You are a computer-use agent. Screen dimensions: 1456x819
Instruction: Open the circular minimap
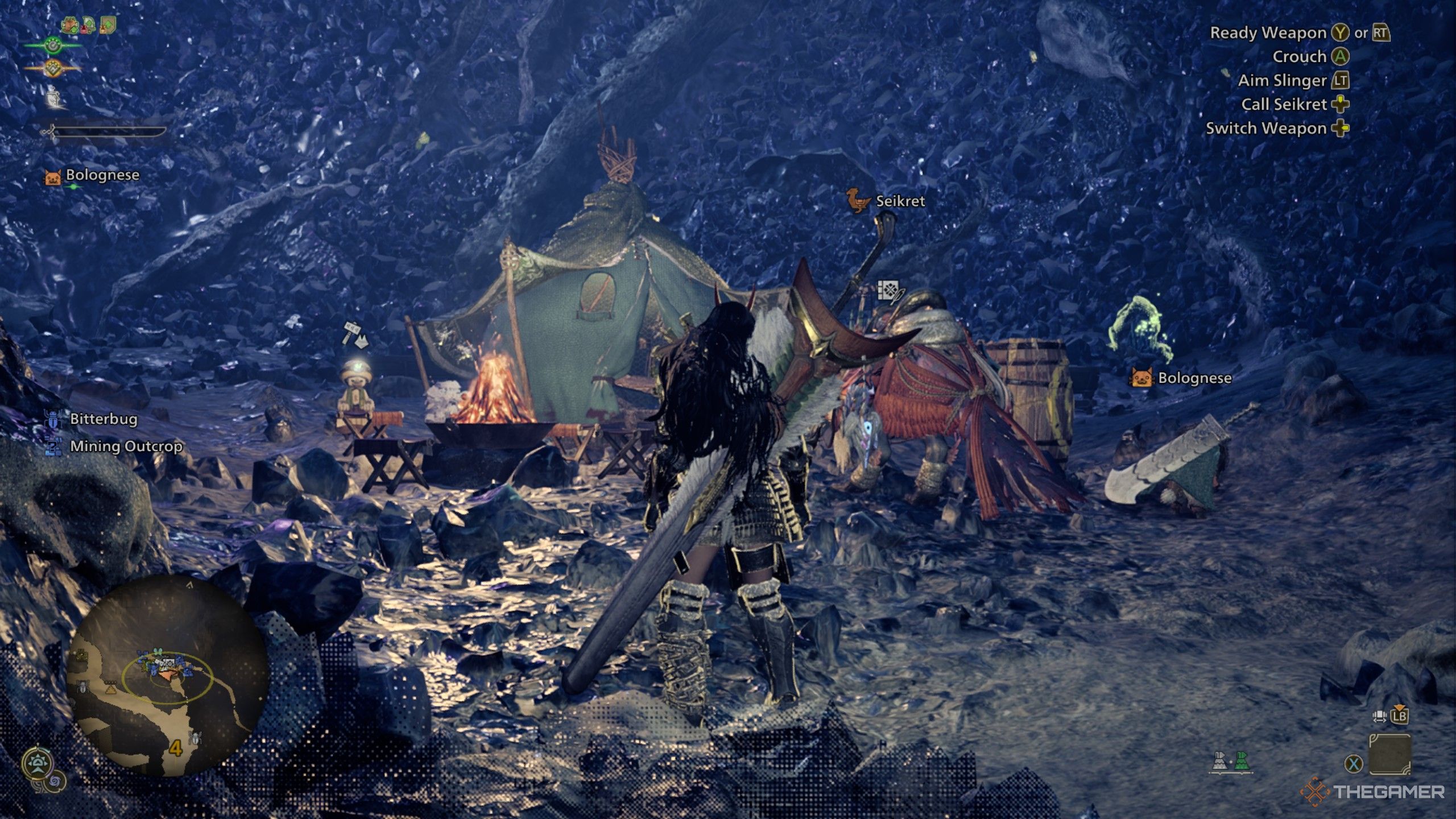coord(168,676)
